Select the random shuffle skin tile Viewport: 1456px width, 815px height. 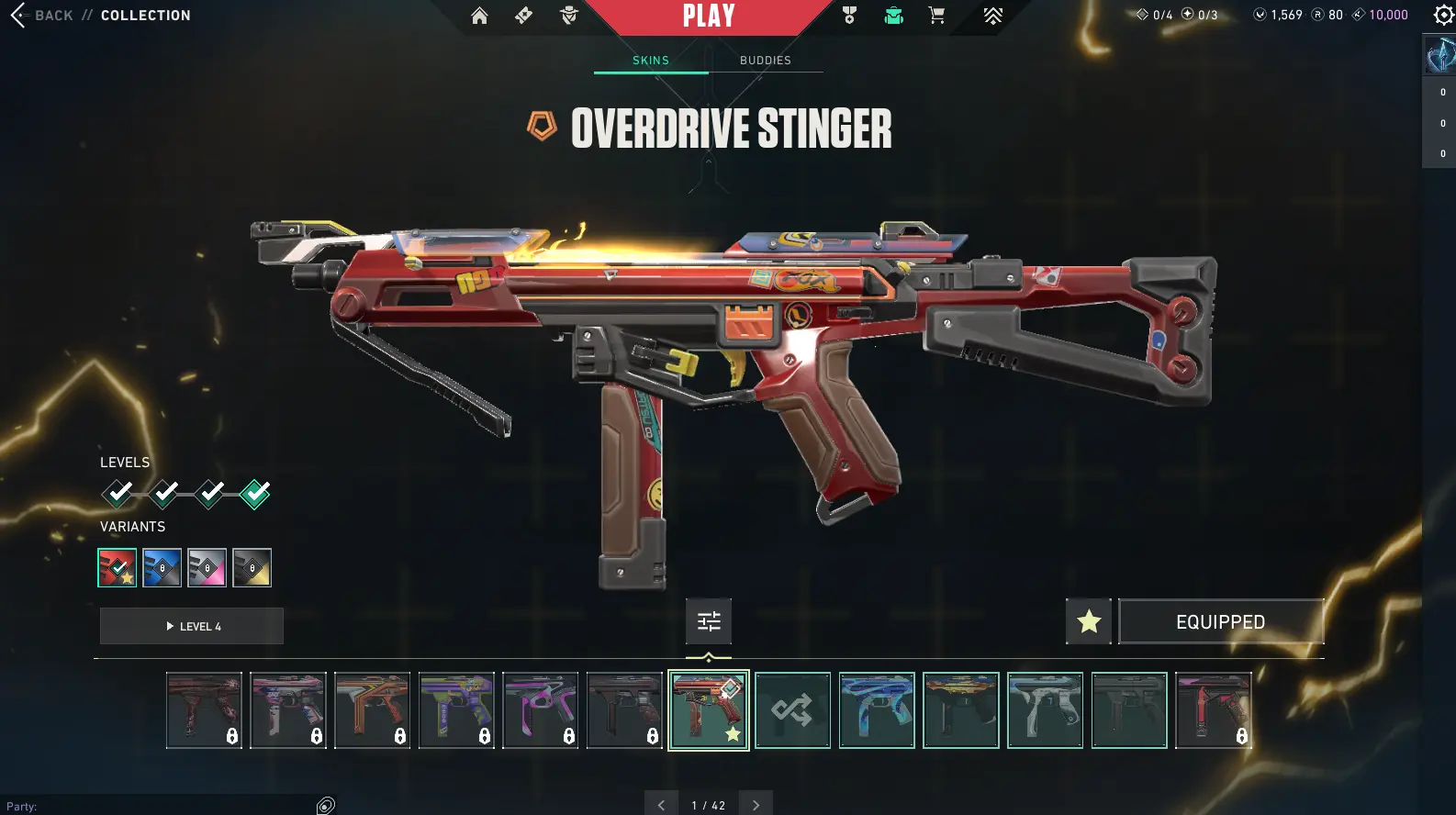(x=792, y=710)
